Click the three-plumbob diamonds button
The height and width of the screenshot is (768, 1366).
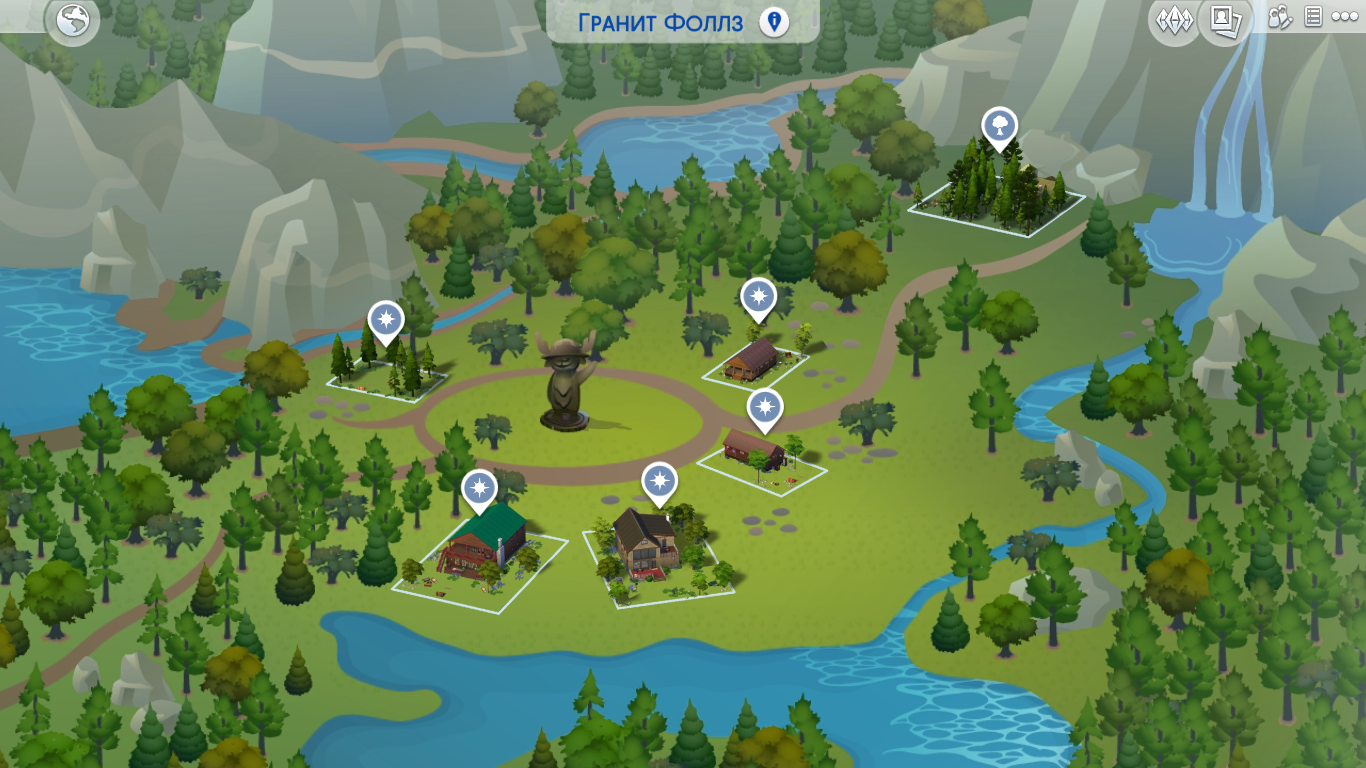1174,19
